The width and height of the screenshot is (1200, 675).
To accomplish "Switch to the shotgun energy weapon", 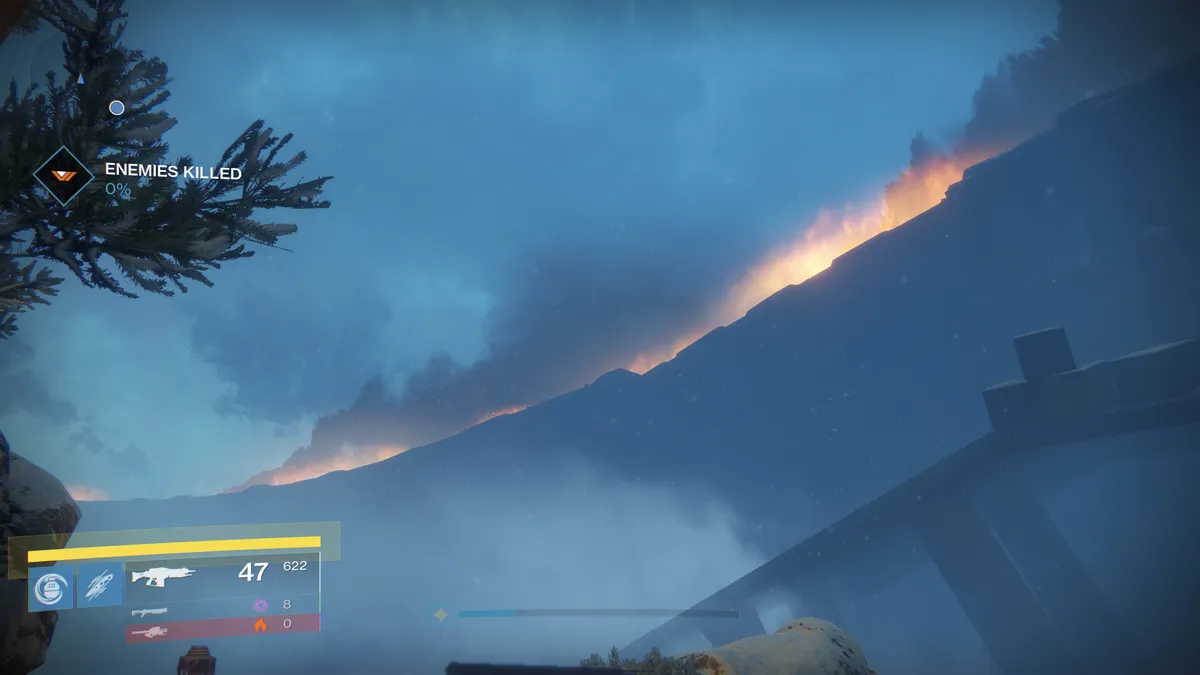I will [x=150, y=610].
